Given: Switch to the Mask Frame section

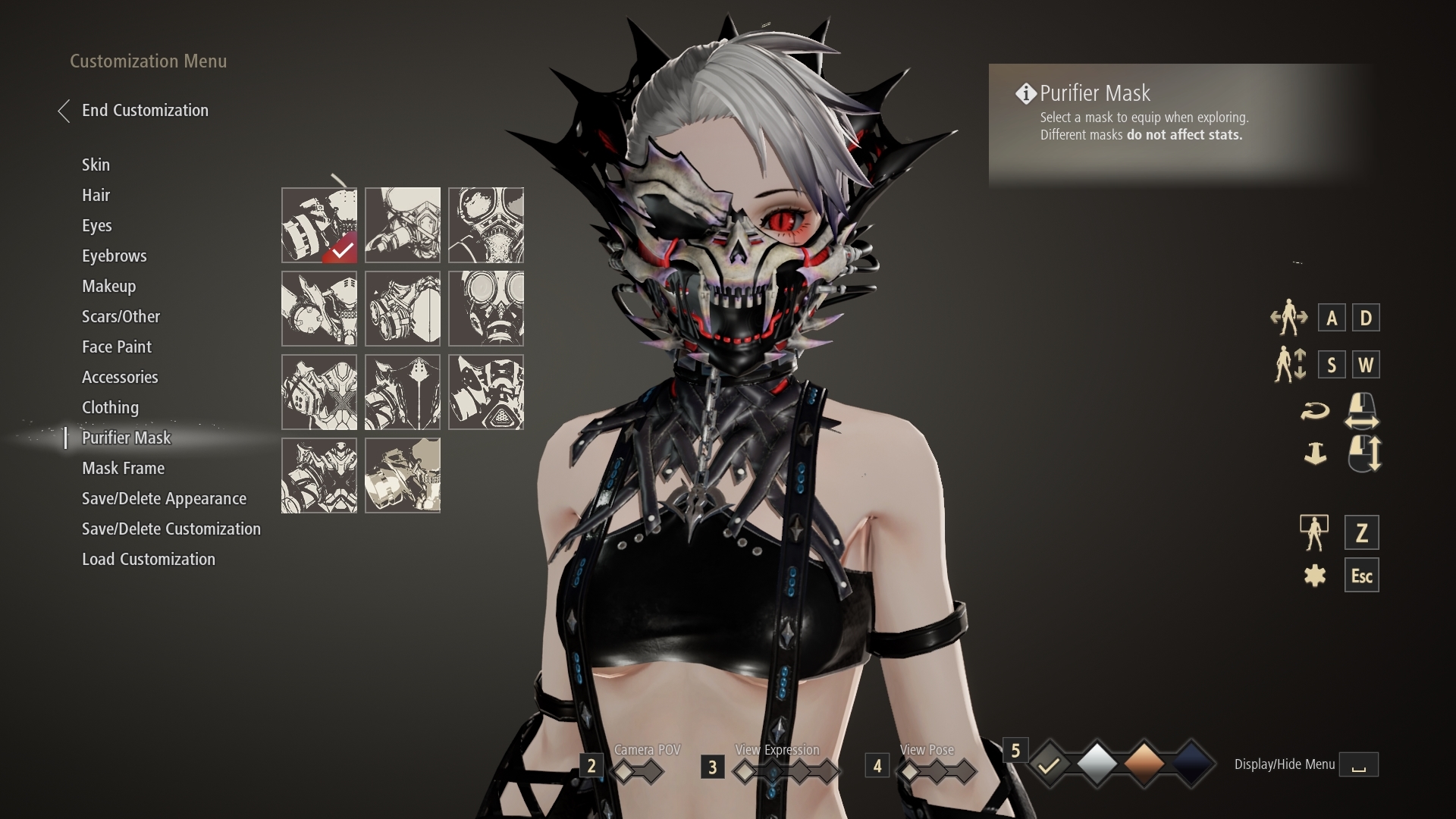Looking at the screenshot, I should pyautogui.click(x=123, y=468).
